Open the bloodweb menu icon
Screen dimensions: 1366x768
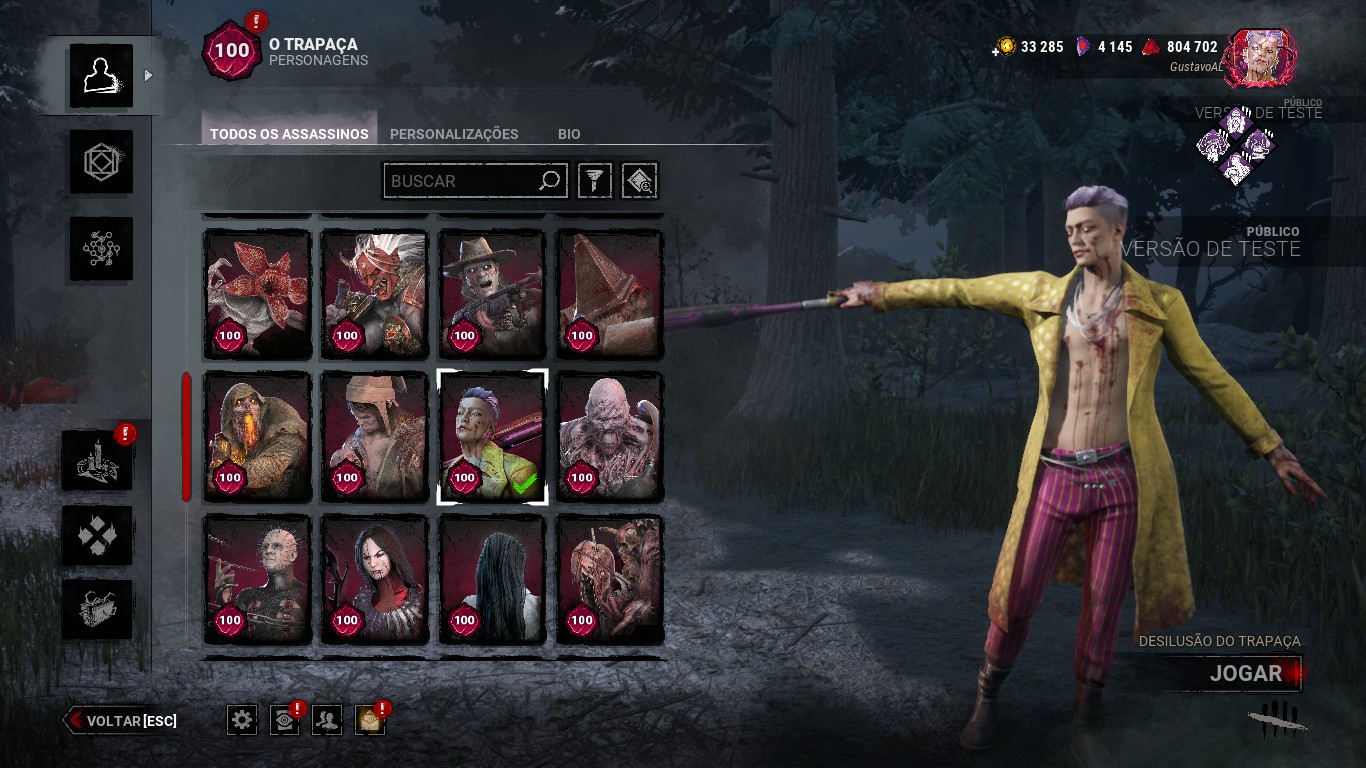[x=101, y=248]
